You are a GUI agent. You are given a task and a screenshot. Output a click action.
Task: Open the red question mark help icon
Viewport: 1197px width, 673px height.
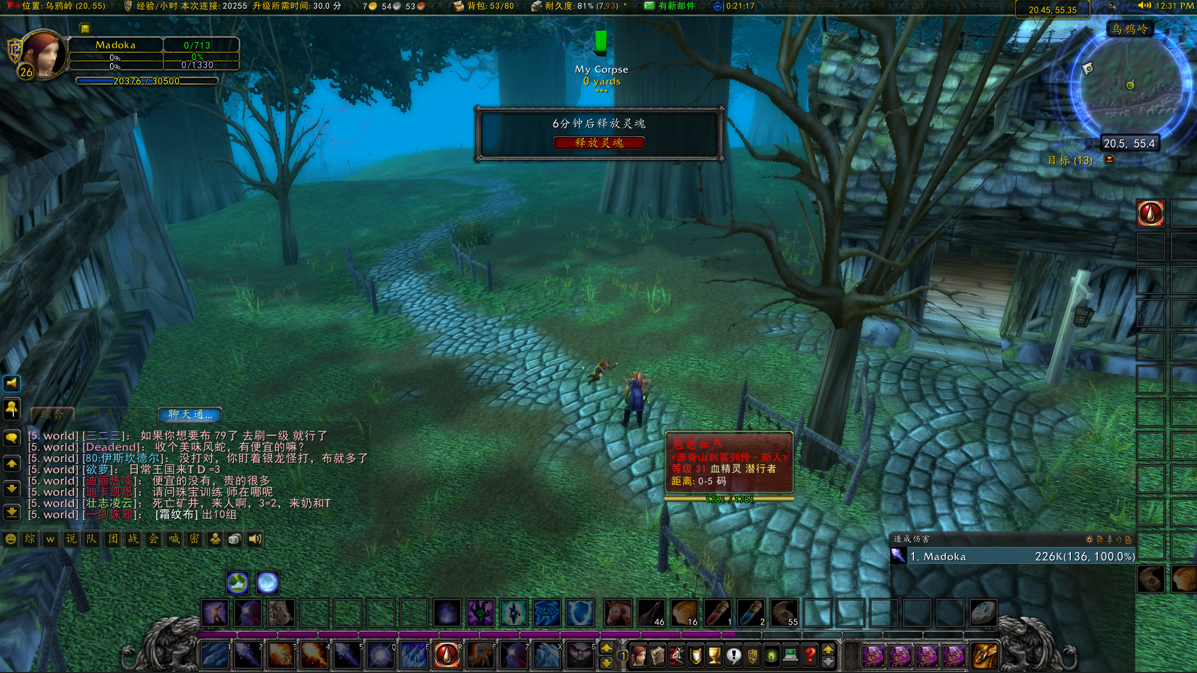[810, 656]
